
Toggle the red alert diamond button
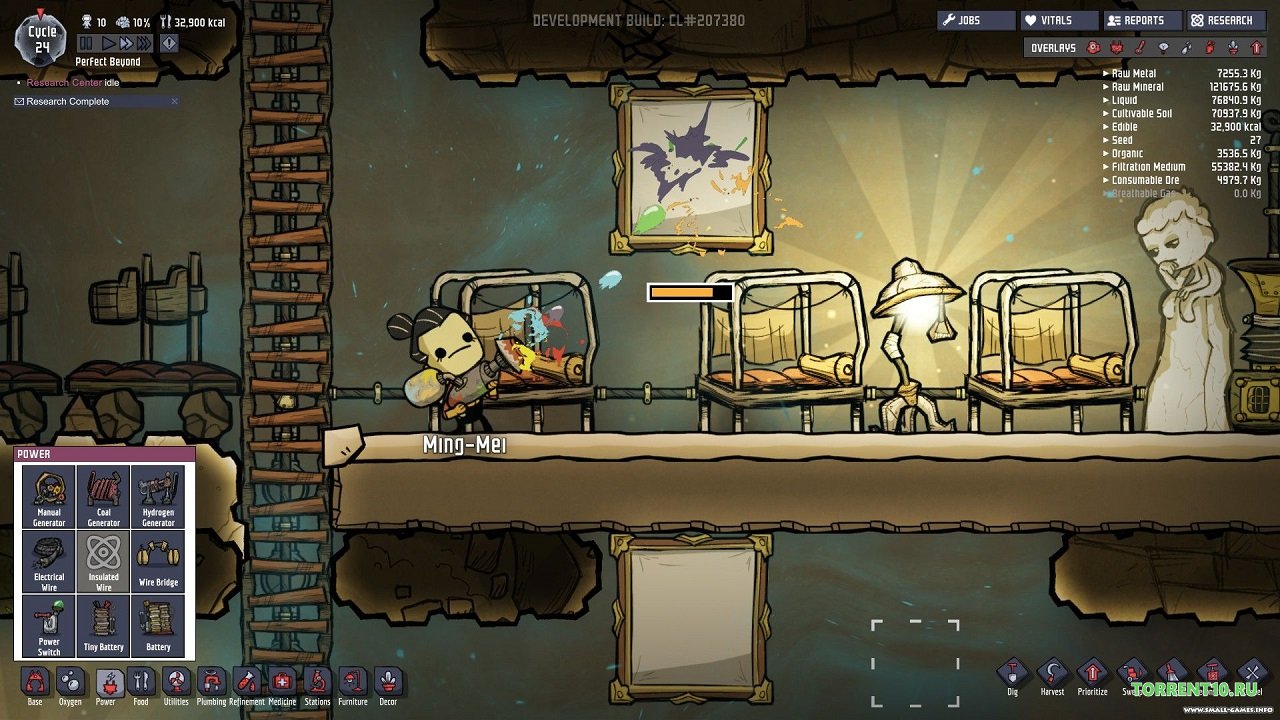pyautogui.click(x=169, y=43)
